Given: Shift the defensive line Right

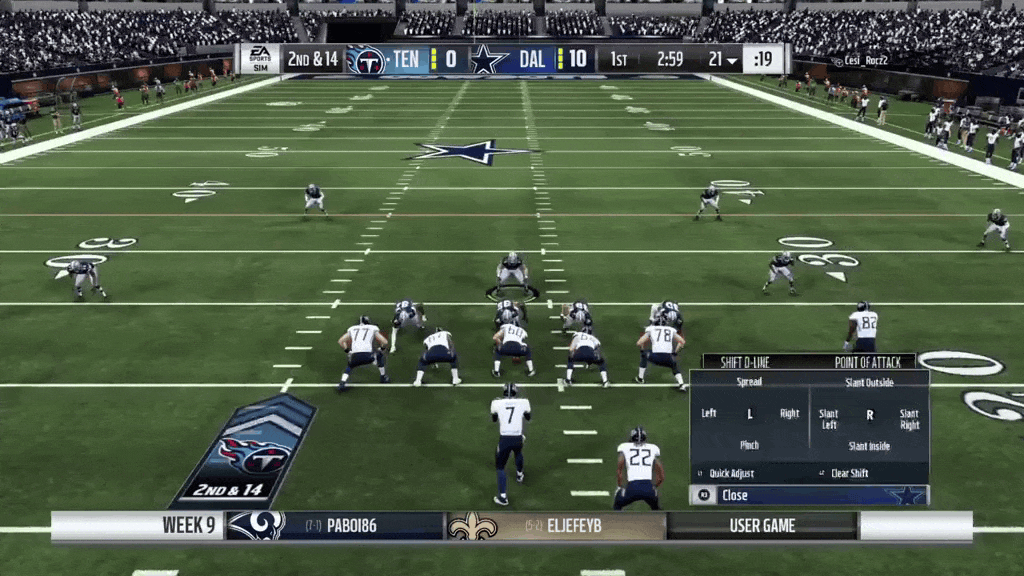Looking at the screenshot, I should coord(789,413).
